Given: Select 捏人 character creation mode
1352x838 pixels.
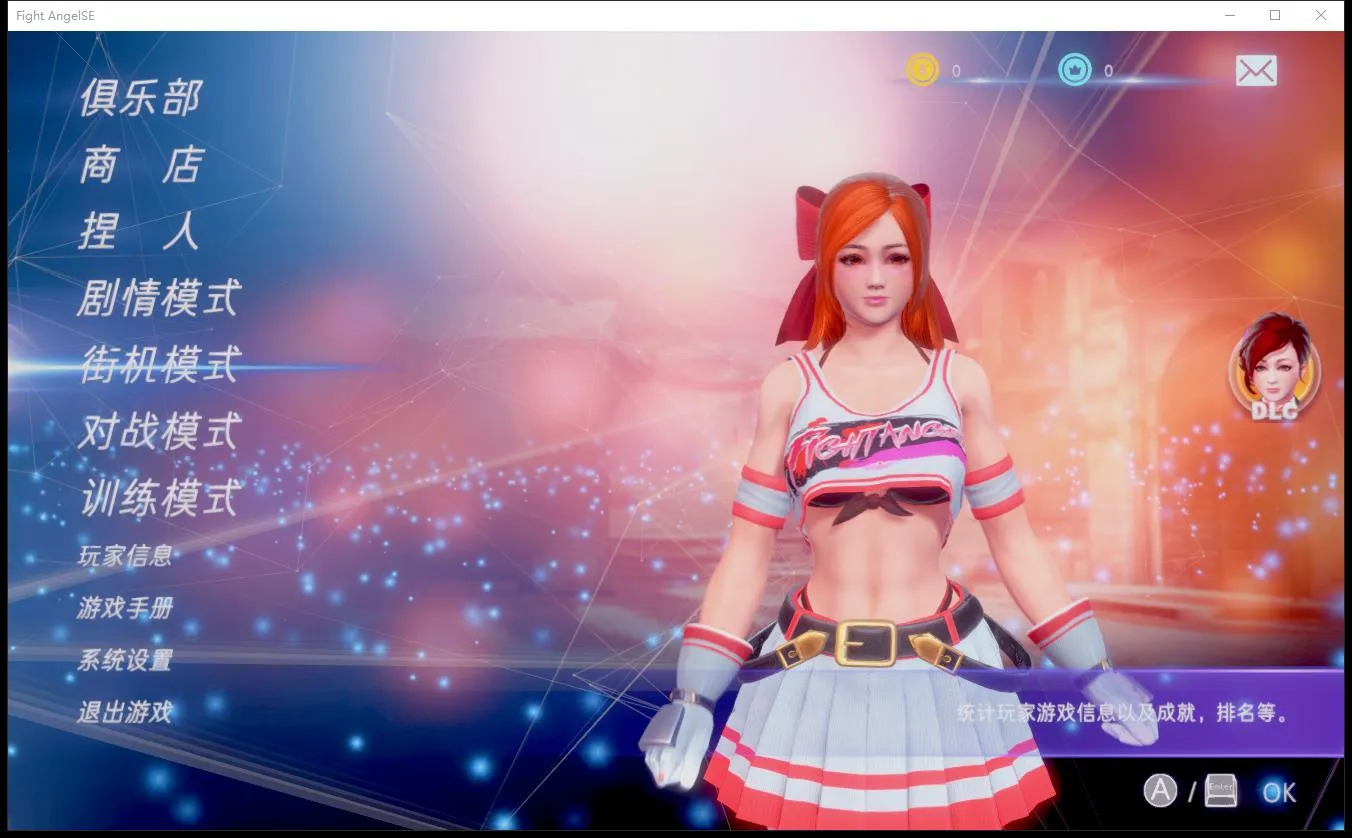Looking at the screenshot, I should pyautogui.click(x=140, y=231).
